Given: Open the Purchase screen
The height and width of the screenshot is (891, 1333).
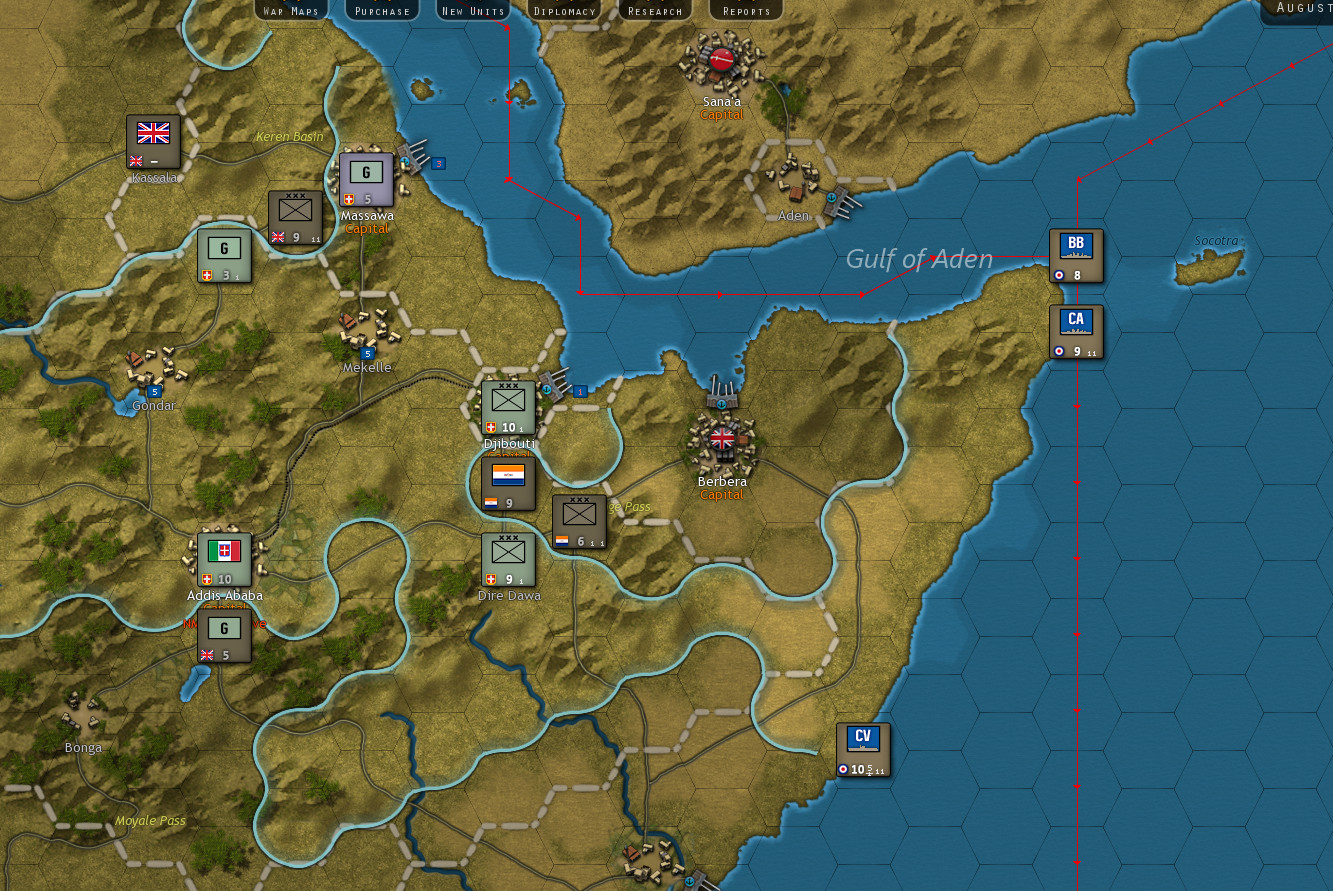Looking at the screenshot, I should (x=381, y=10).
